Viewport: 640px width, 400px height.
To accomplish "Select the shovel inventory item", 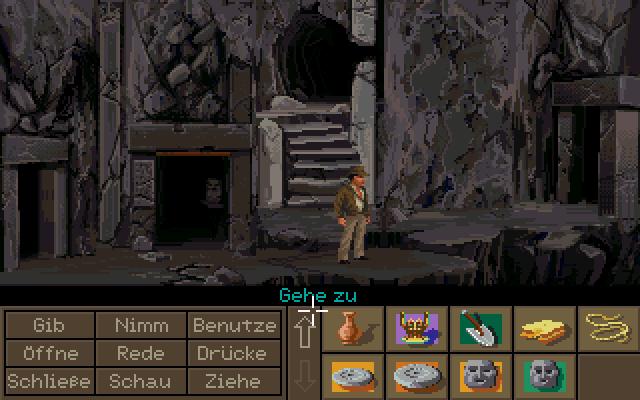I will coord(480,327).
